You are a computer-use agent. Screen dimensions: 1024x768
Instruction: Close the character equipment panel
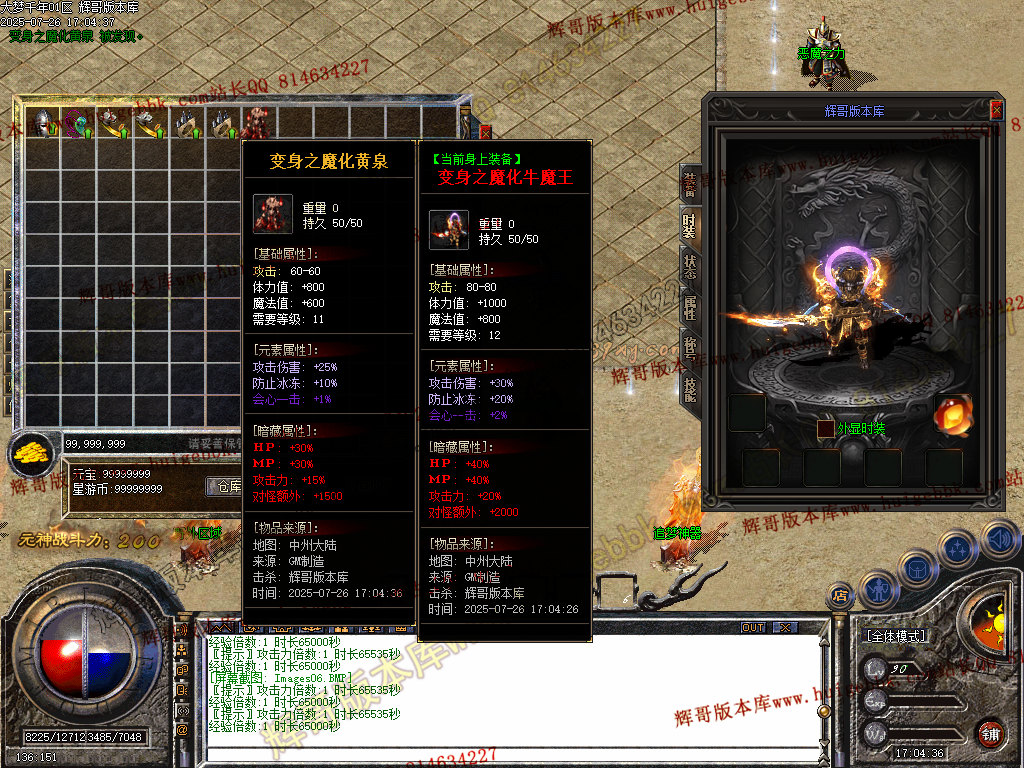tap(996, 110)
